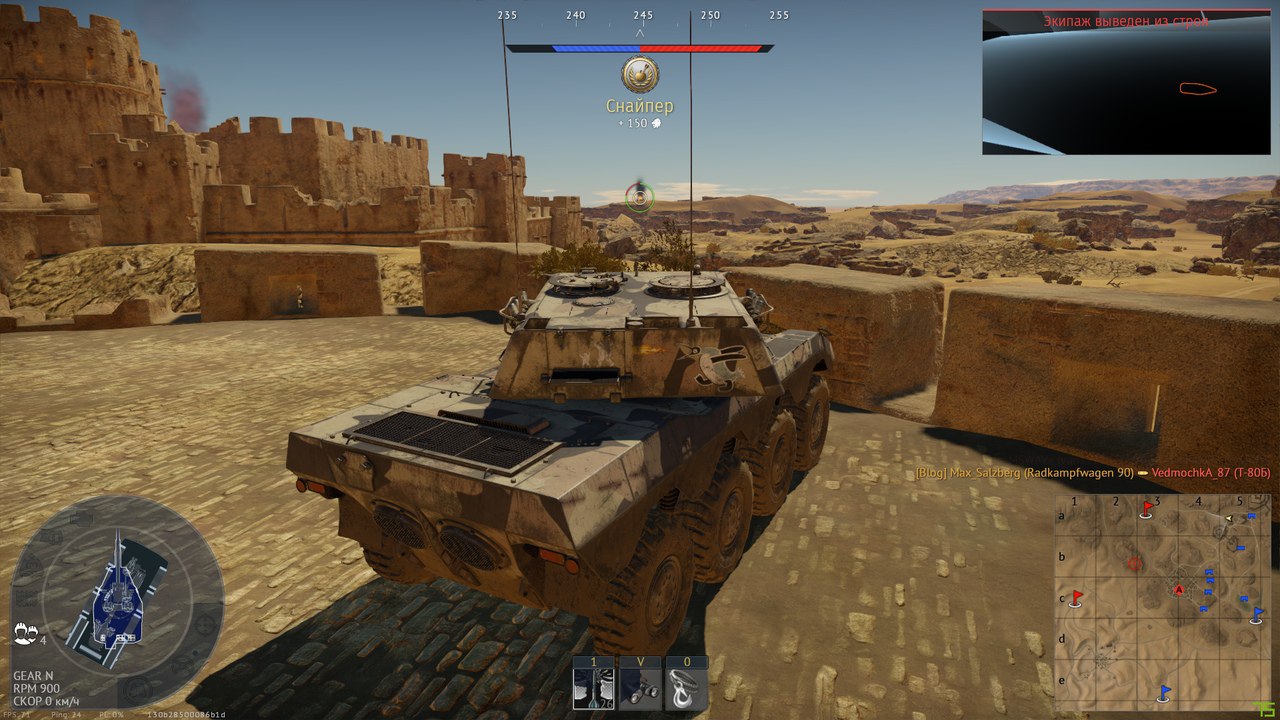The height and width of the screenshot is (720, 1280).
Task: Click the Снайпер award medal
Action: coord(639,75)
